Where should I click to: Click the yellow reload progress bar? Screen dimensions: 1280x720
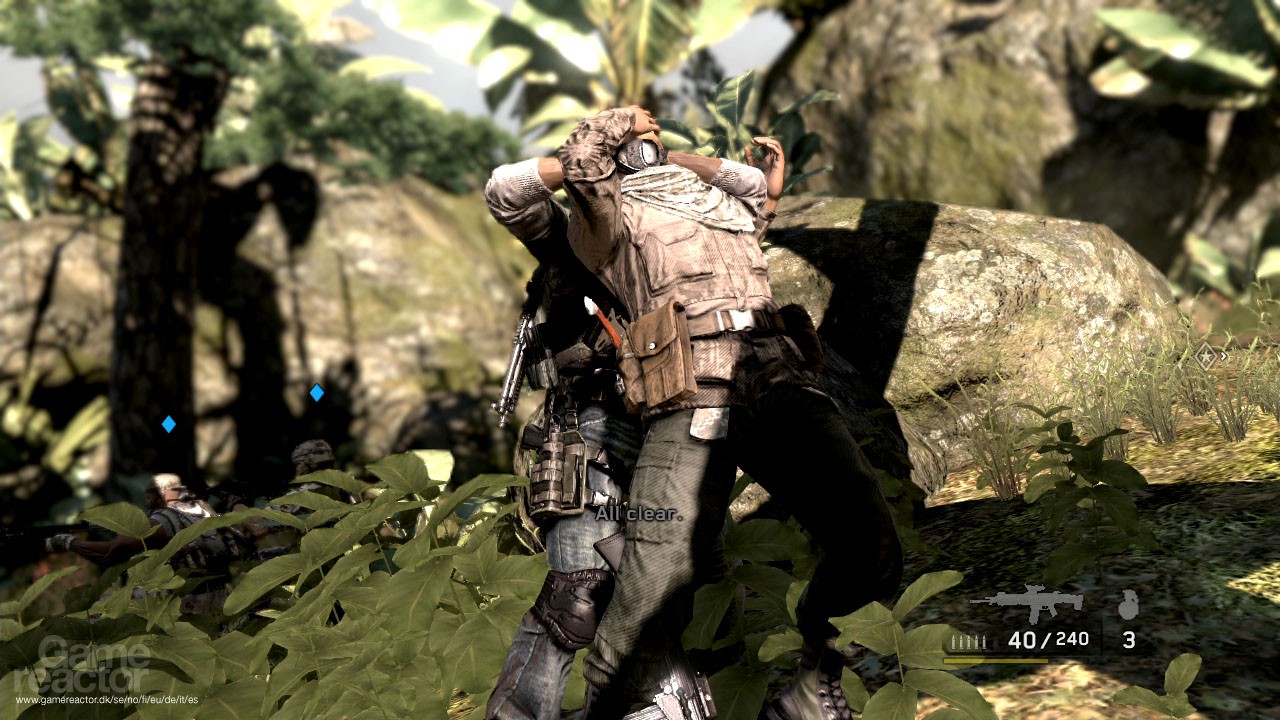(x=995, y=659)
